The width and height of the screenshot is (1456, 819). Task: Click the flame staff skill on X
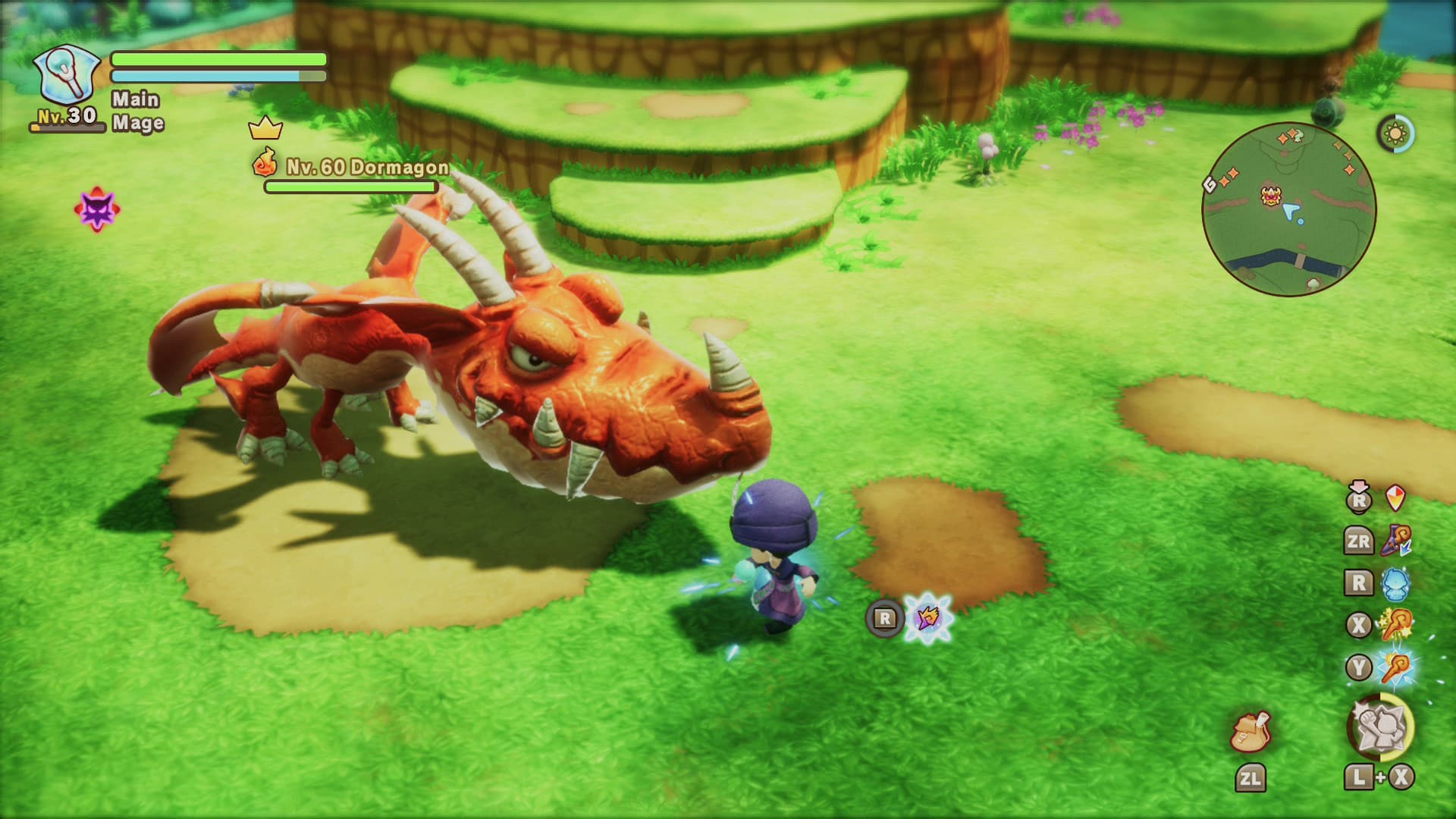[1396, 623]
